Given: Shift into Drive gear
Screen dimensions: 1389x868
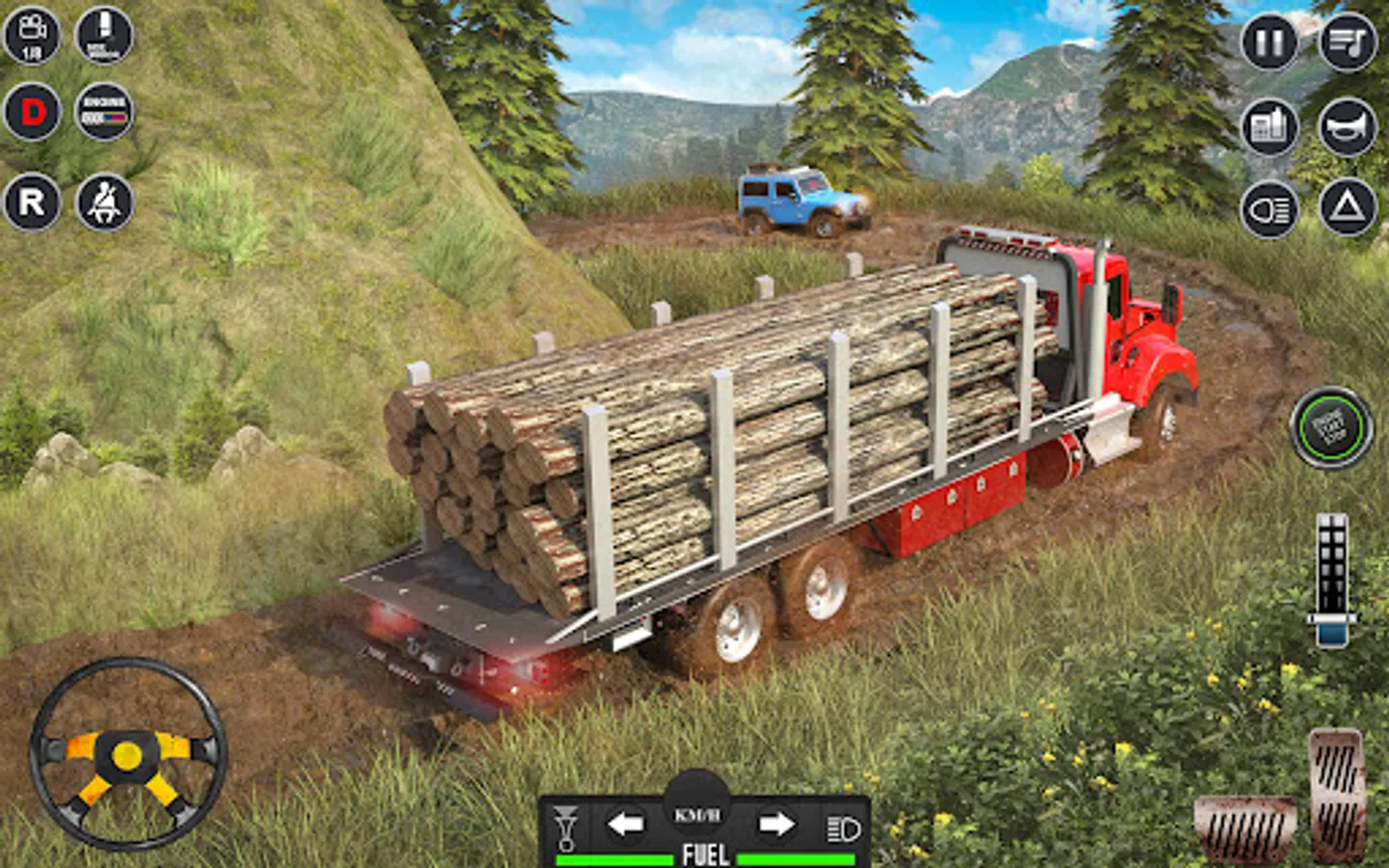Looking at the screenshot, I should click(x=32, y=113).
